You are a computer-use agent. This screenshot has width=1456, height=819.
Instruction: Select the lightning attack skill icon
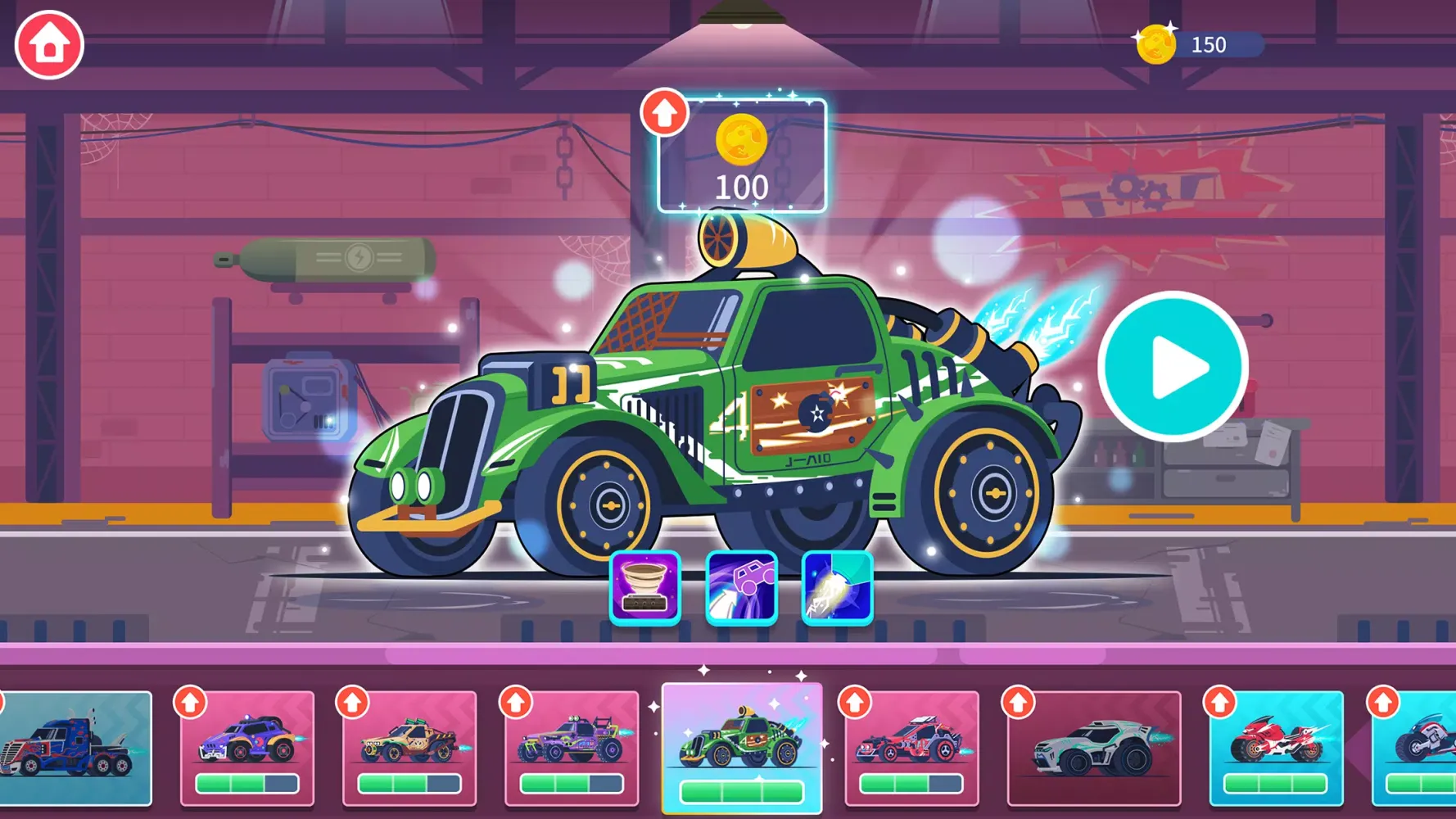coord(836,589)
